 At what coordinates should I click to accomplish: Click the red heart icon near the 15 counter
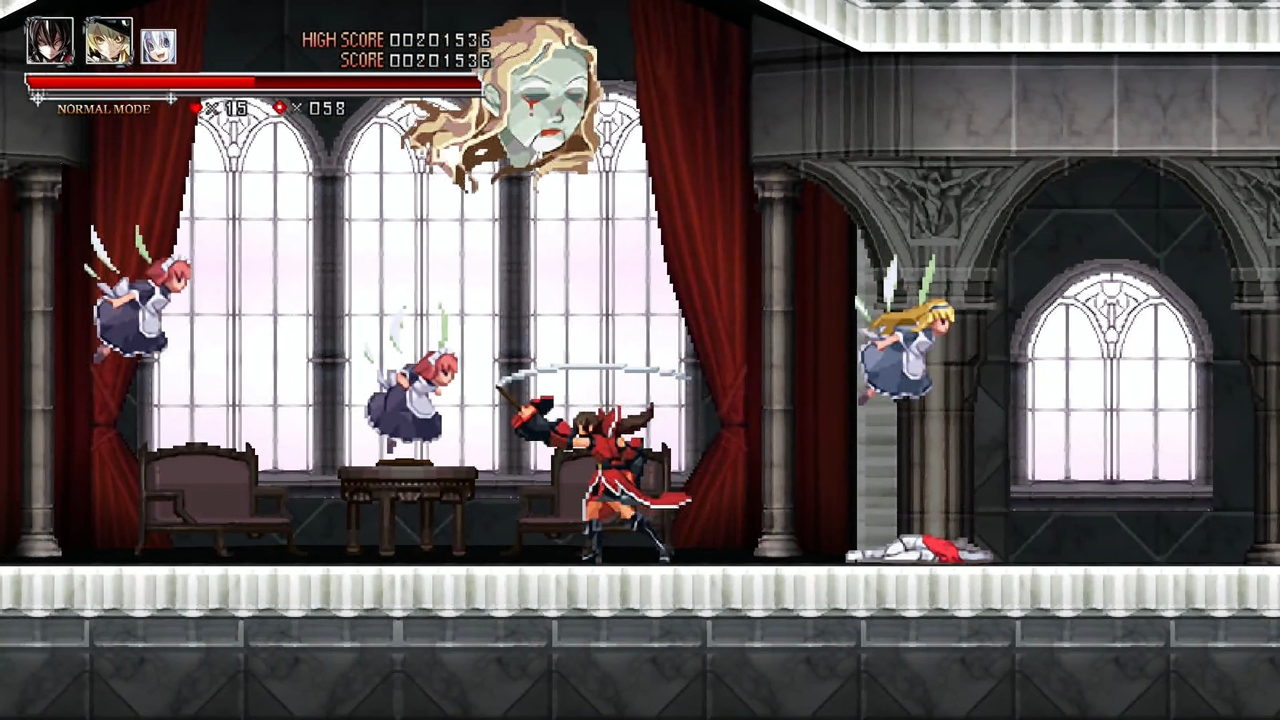197,108
